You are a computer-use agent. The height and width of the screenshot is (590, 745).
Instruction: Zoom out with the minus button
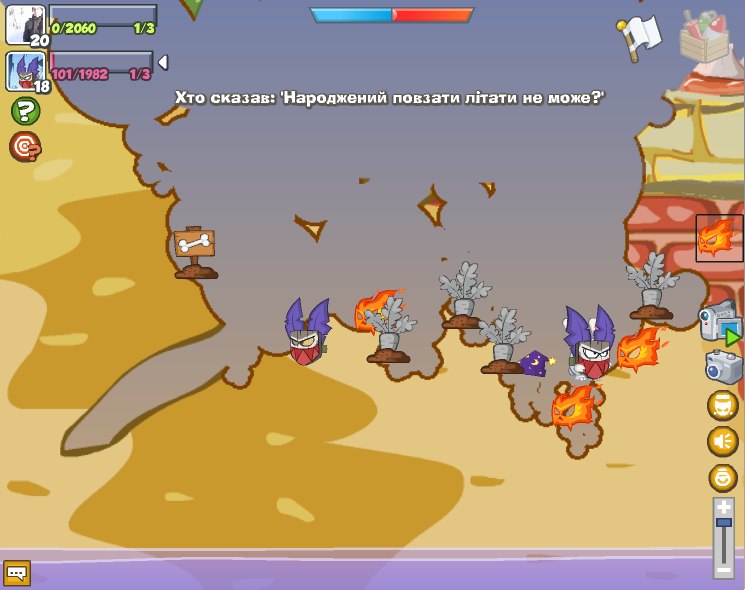[724, 570]
